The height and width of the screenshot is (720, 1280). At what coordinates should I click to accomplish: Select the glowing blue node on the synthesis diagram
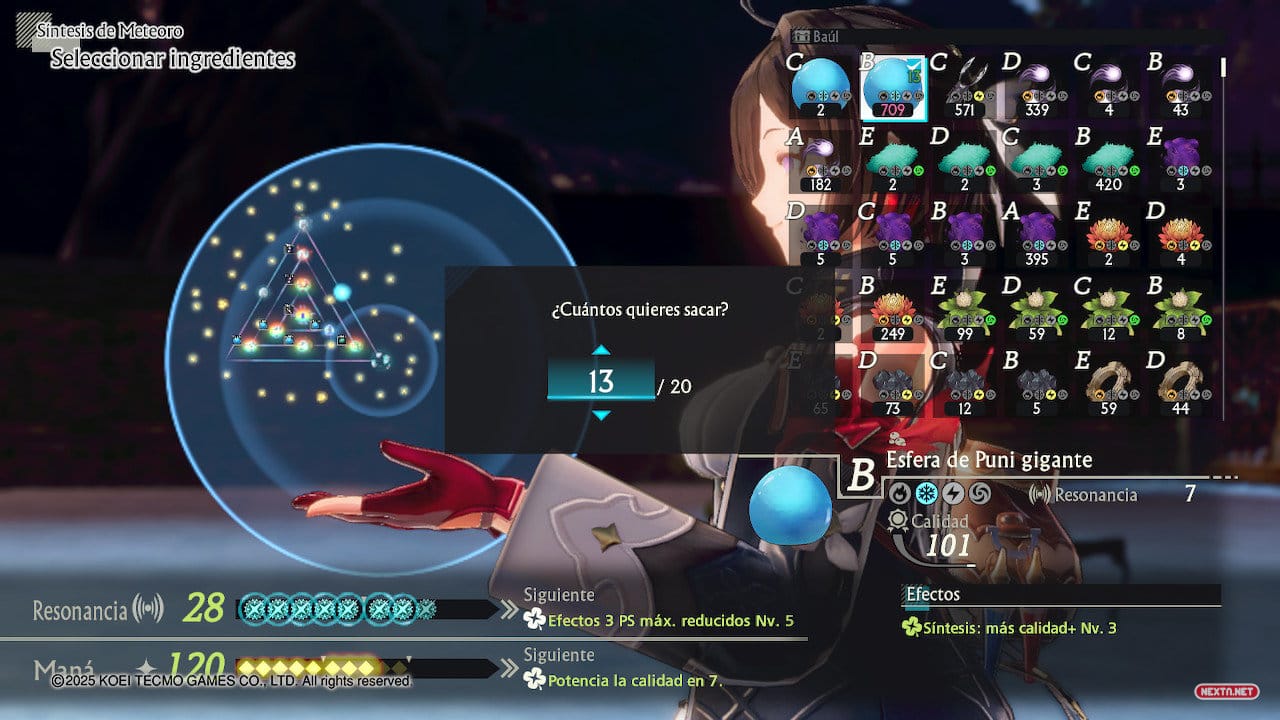[x=342, y=292]
